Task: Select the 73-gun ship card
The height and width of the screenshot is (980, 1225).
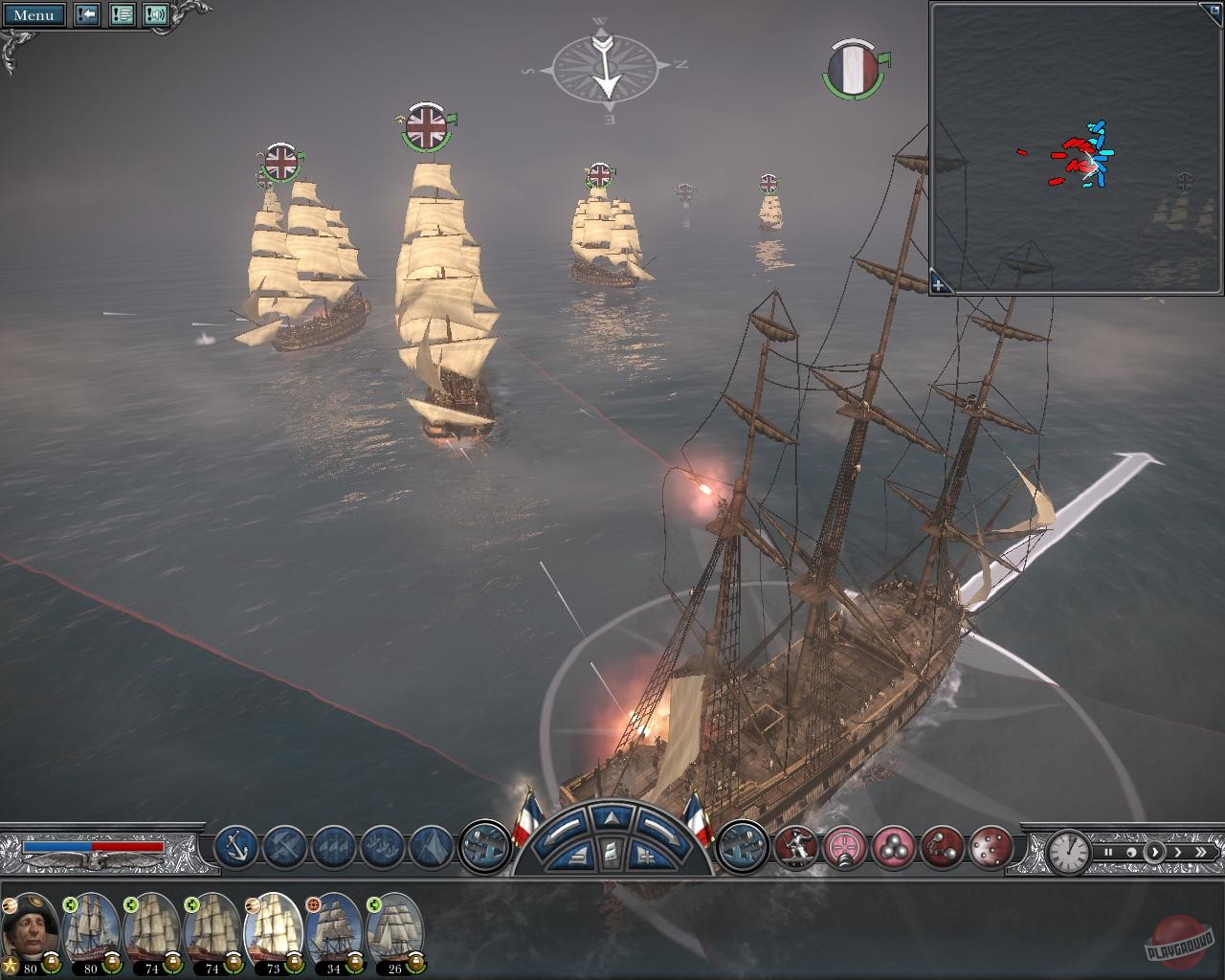Action: (273, 933)
